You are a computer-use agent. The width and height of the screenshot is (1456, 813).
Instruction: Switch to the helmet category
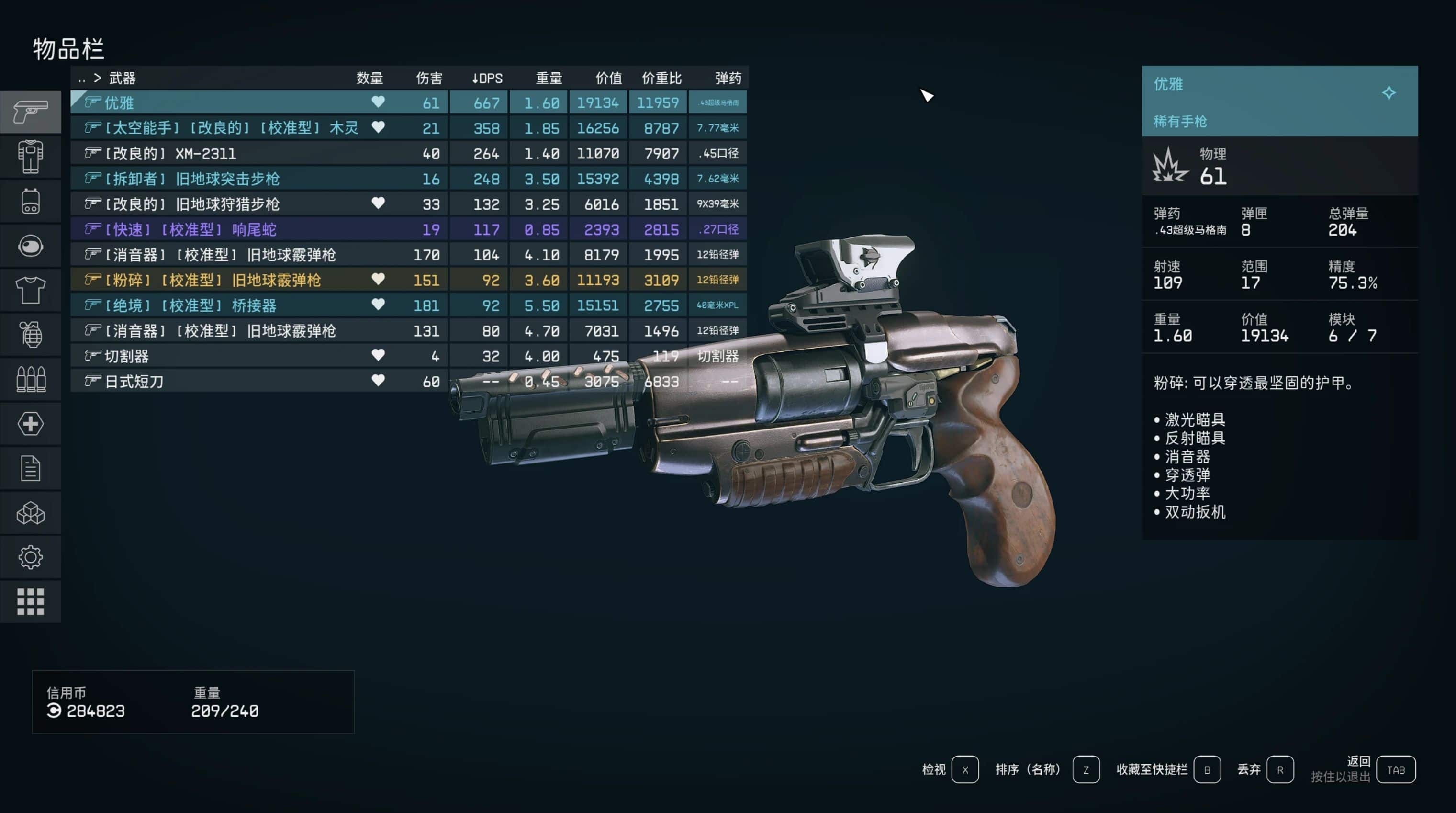pos(31,246)
